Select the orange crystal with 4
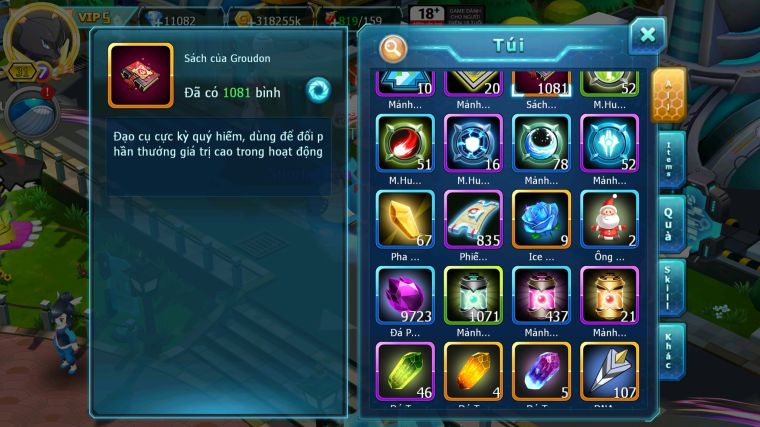The height and width of the screenshot is (427, 760). tap(473, 371)
